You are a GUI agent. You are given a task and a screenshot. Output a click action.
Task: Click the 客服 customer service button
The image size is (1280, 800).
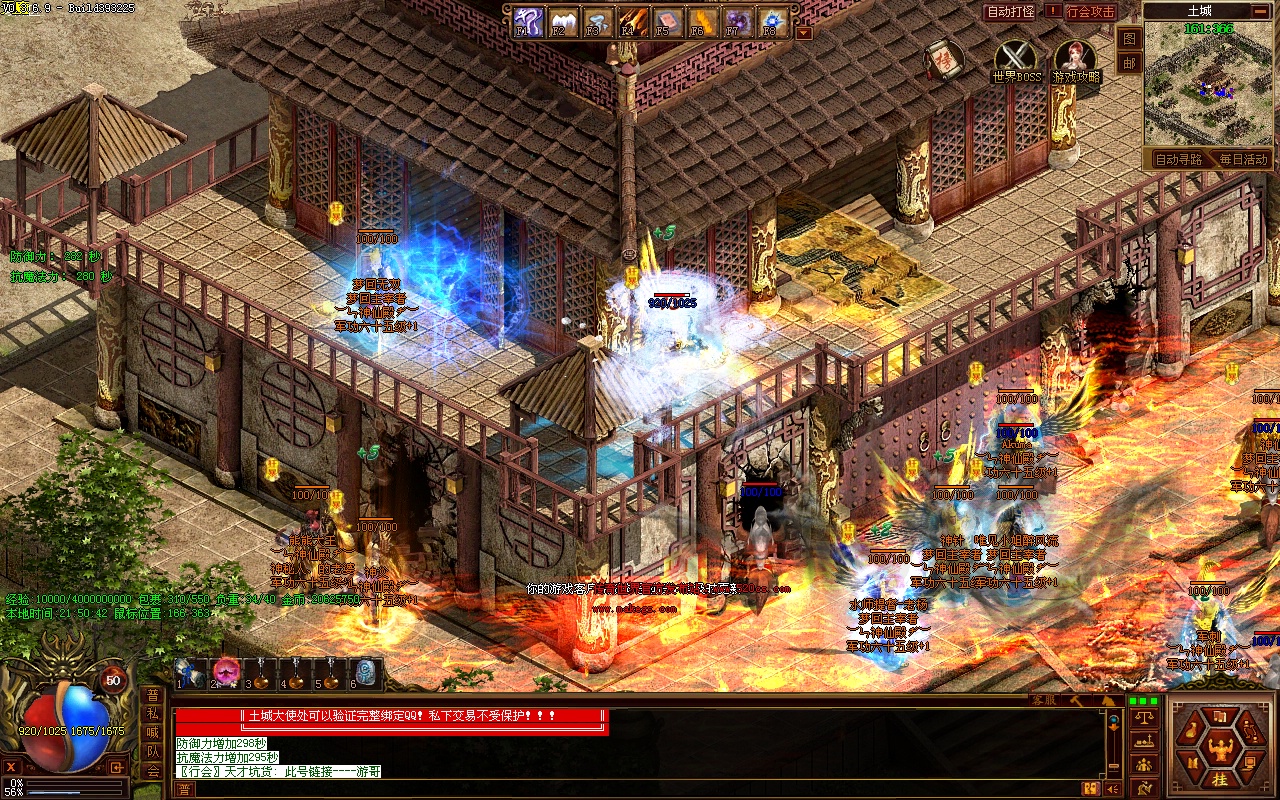1043,700
